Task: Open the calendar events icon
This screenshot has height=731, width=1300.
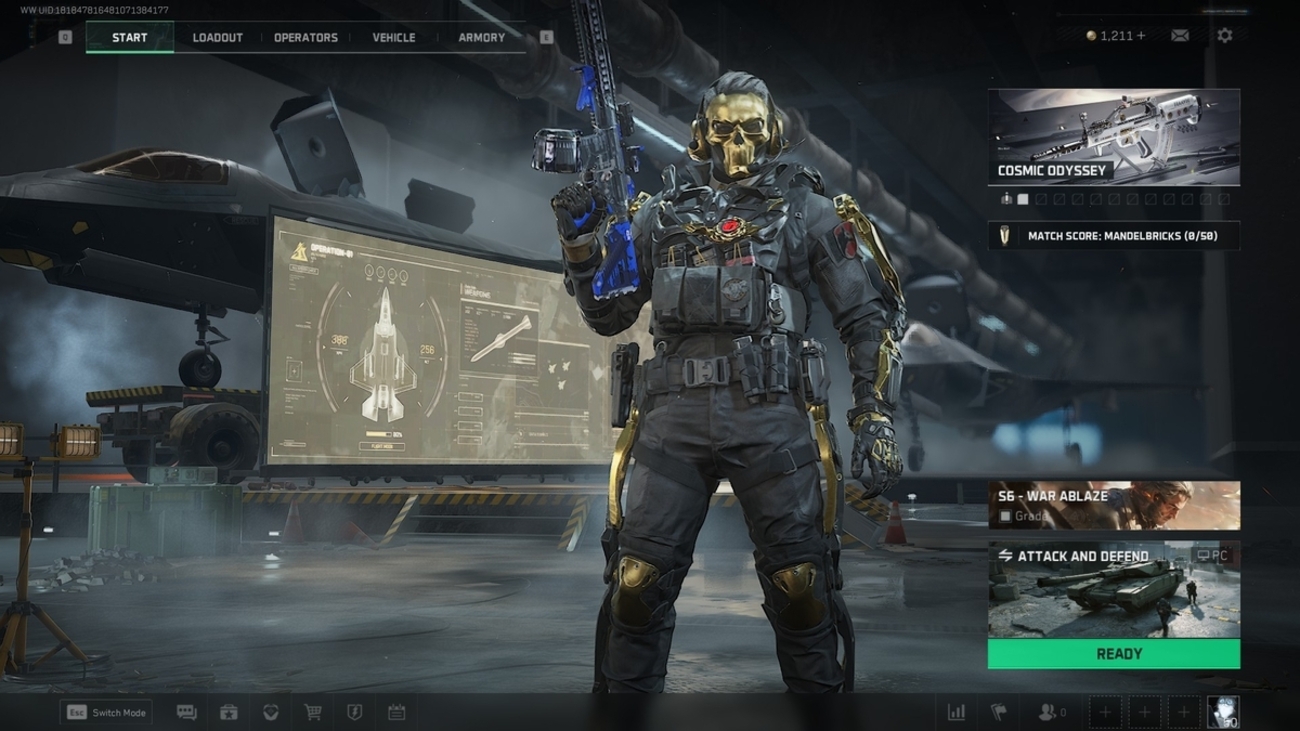Action: click(396, 713)
